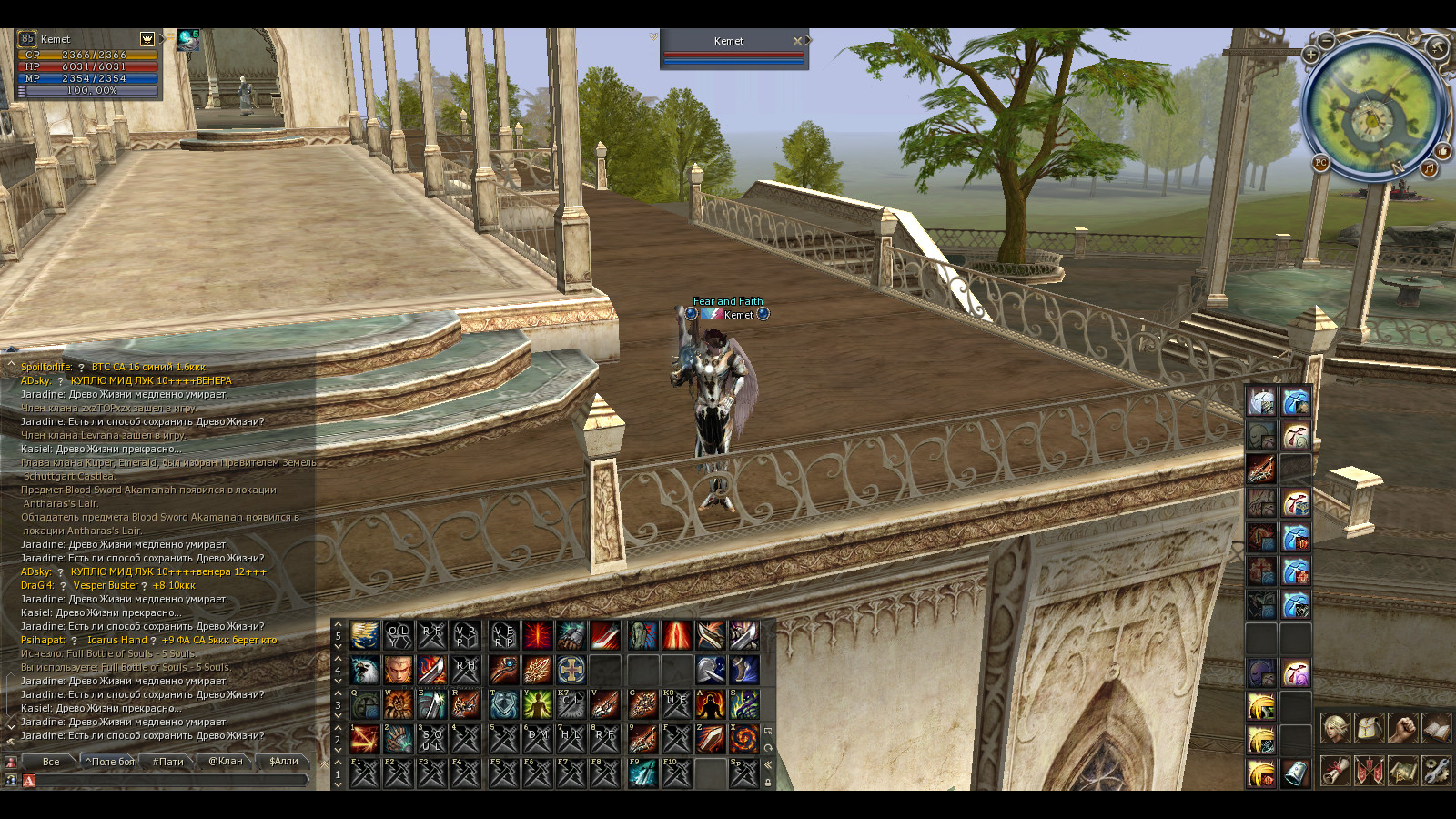Open the inventory bag icon
1456x819 pixels.
1369,728
